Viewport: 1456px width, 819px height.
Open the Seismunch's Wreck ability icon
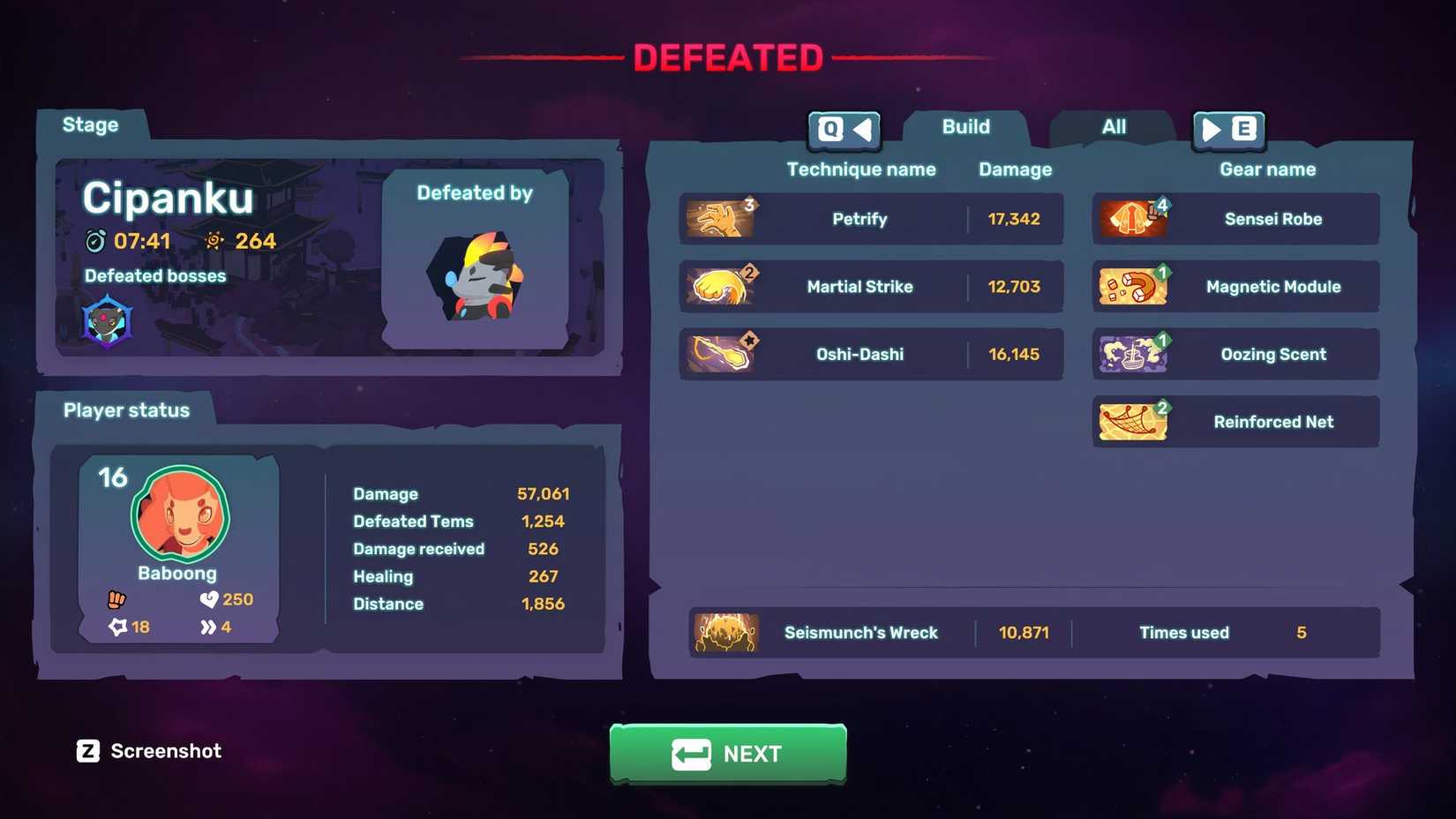click(727, 632)
